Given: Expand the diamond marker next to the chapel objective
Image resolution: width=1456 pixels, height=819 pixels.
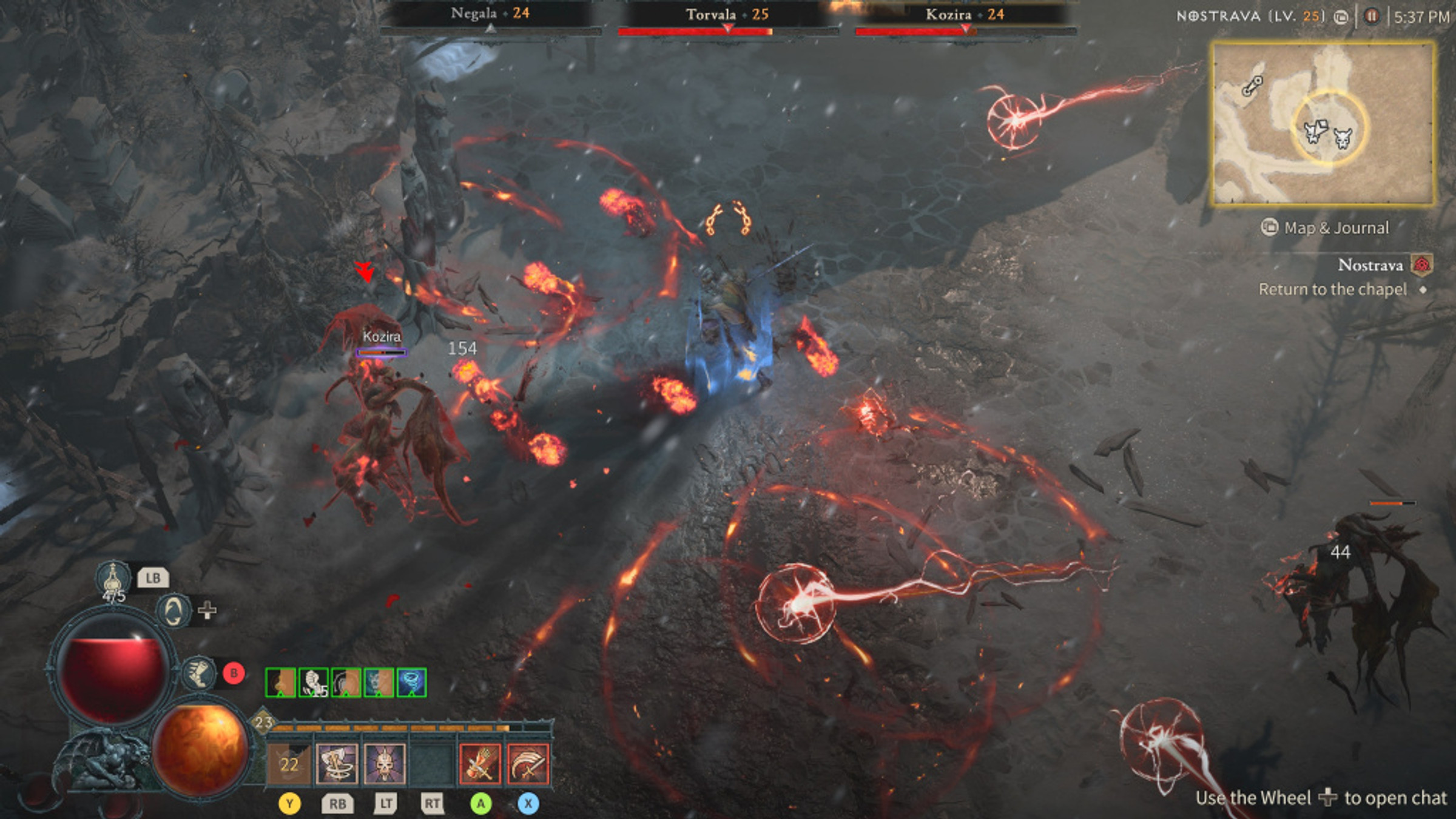Looking at the screenshot, I should pyautogui.click(x=1423, y=290).
